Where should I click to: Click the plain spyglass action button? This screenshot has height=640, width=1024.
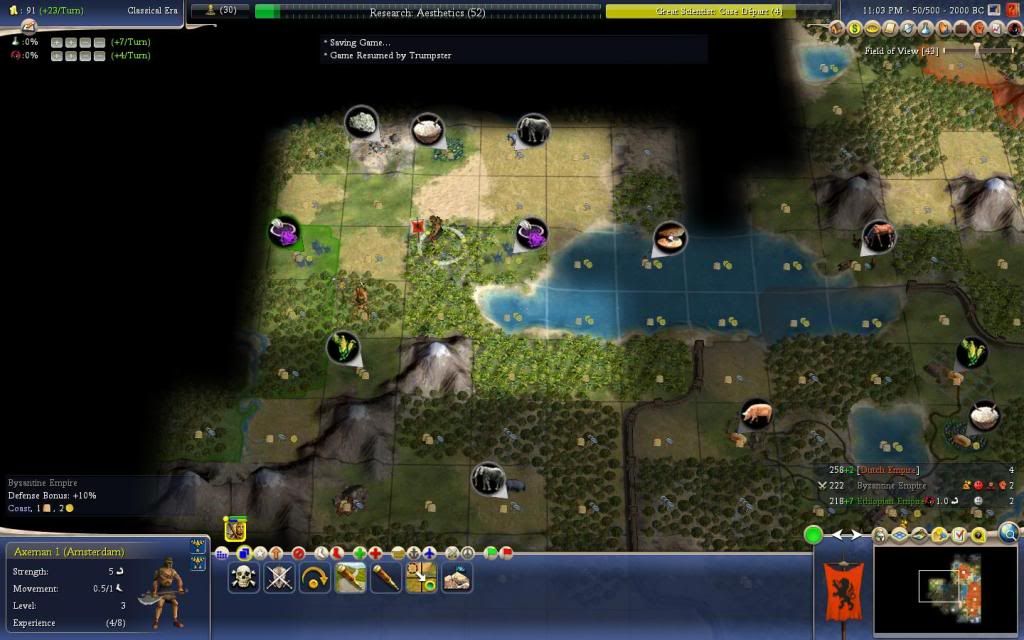point(386,577)
